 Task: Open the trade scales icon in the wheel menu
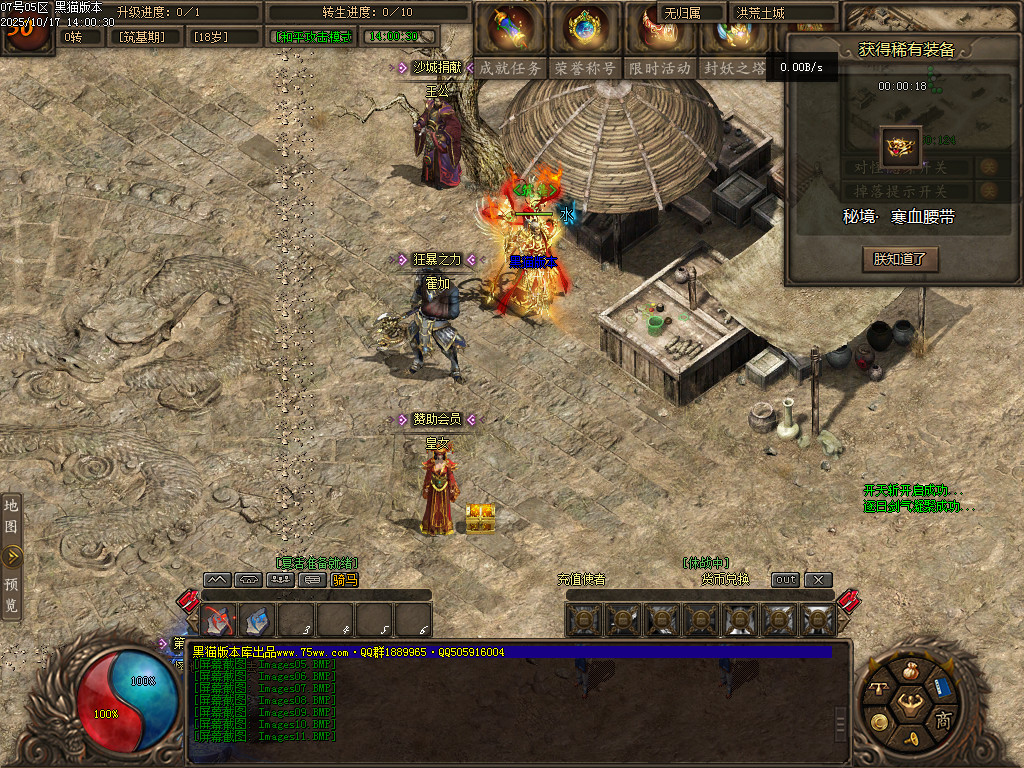coord(879,689)
